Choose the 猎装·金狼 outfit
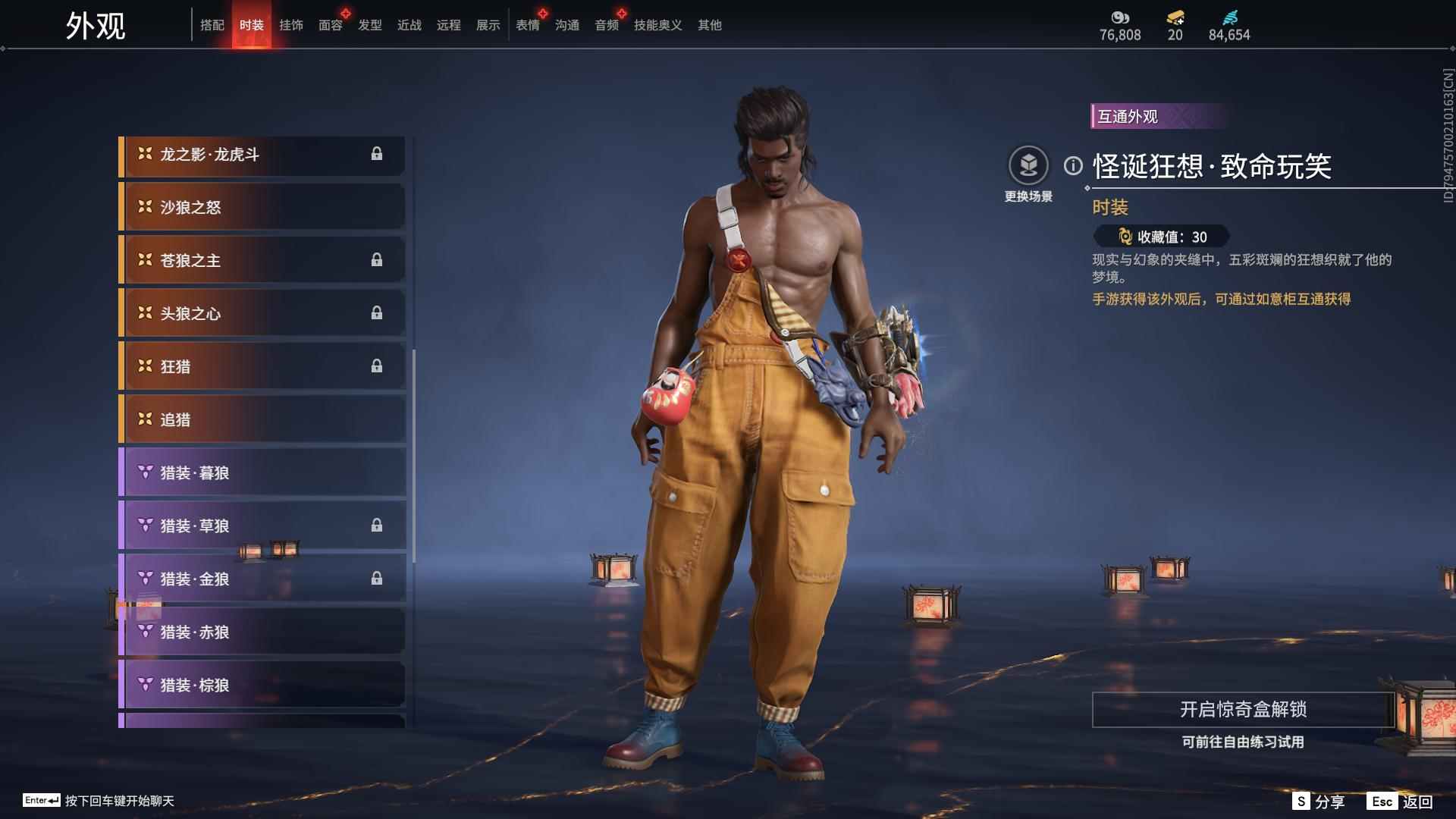1456x819 pixels. point(262,579)
